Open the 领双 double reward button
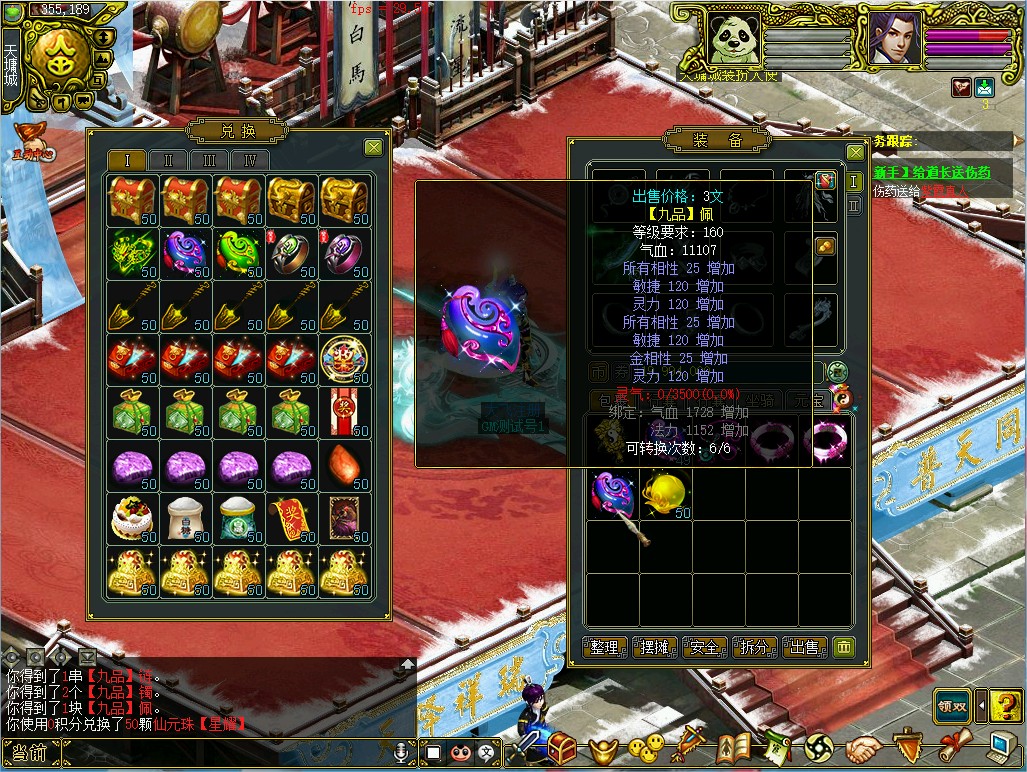Image resolution: width=1027 pixels, height=772 pixels. coord(952,705)
